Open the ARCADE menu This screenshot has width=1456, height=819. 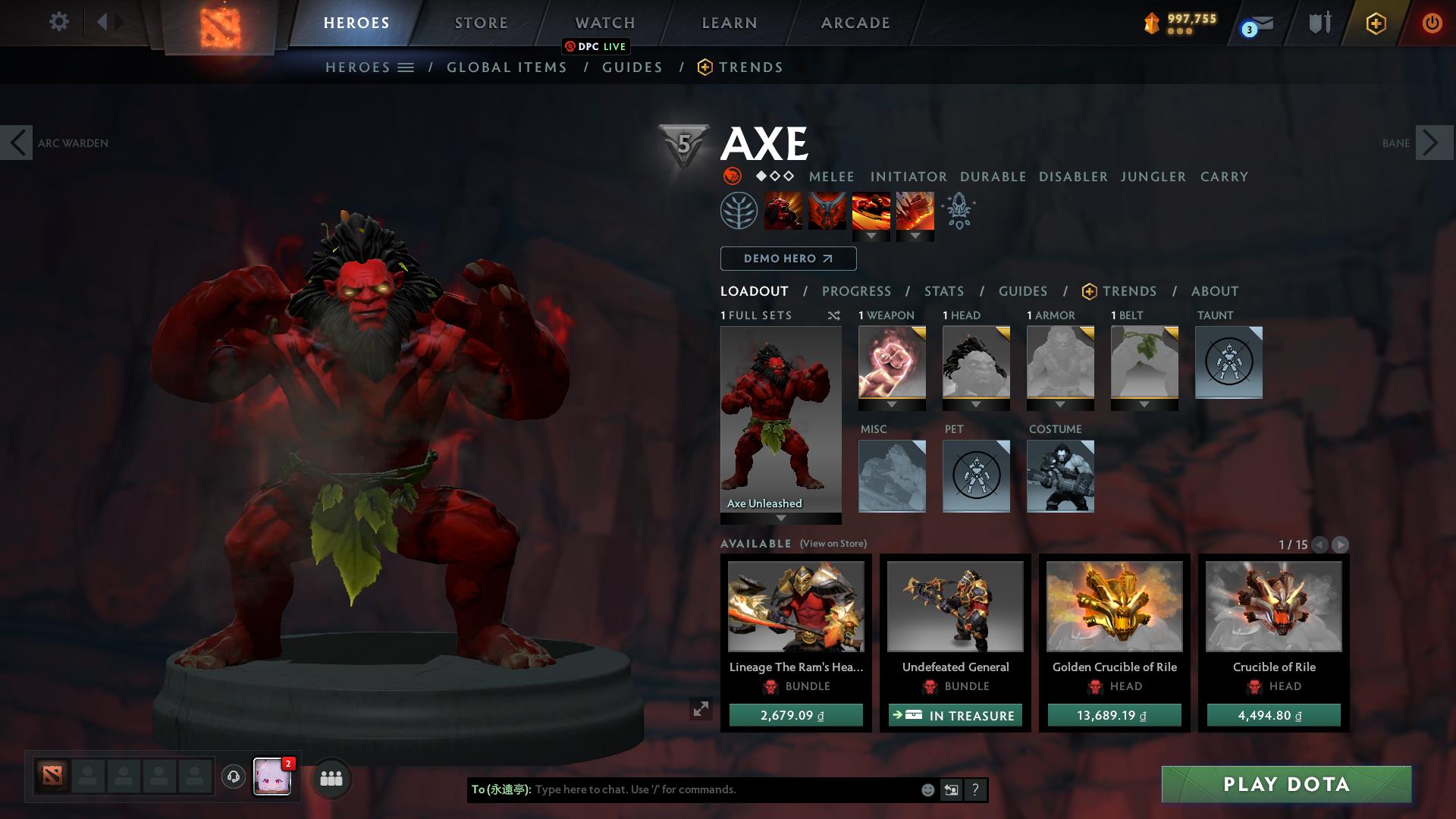tap(854, 23)
